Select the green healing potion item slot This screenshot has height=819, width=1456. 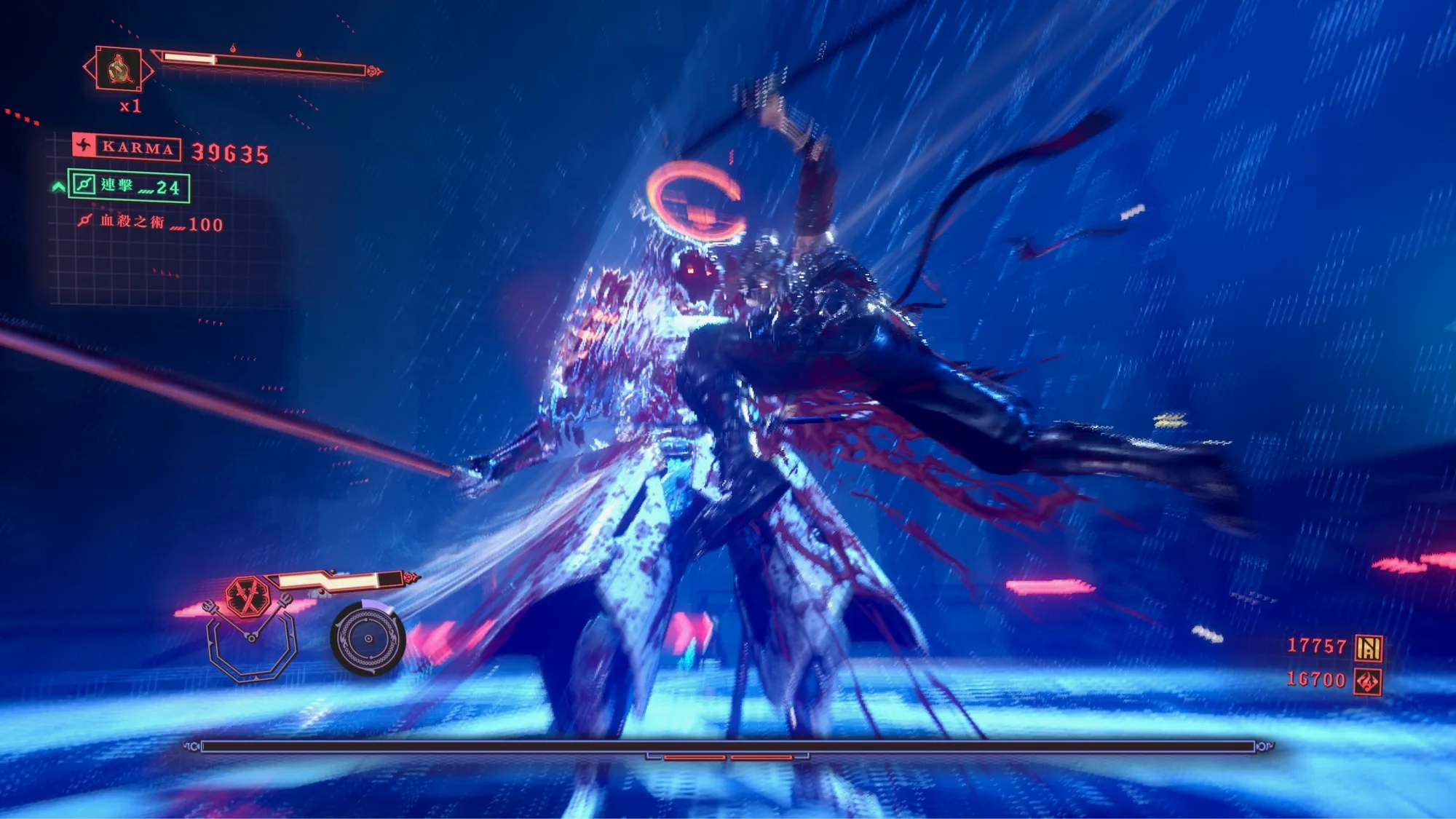coord(119,69)
